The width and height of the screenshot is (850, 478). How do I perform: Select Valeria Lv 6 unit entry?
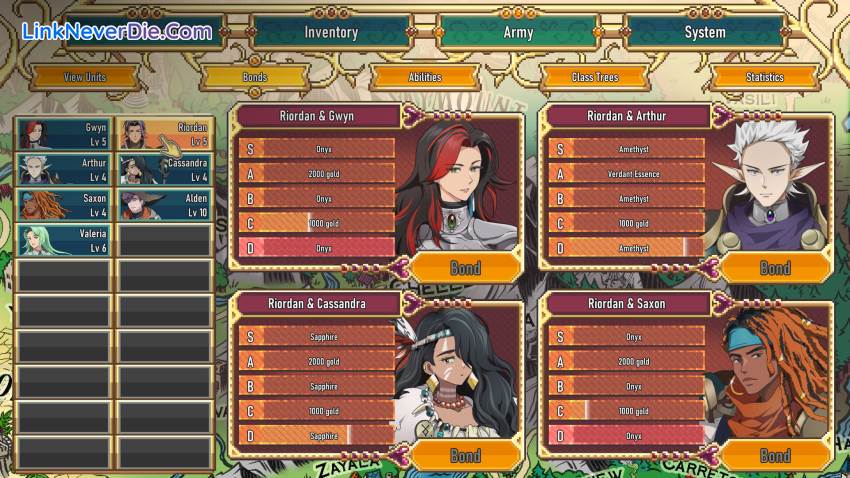(x=63, y=240)
